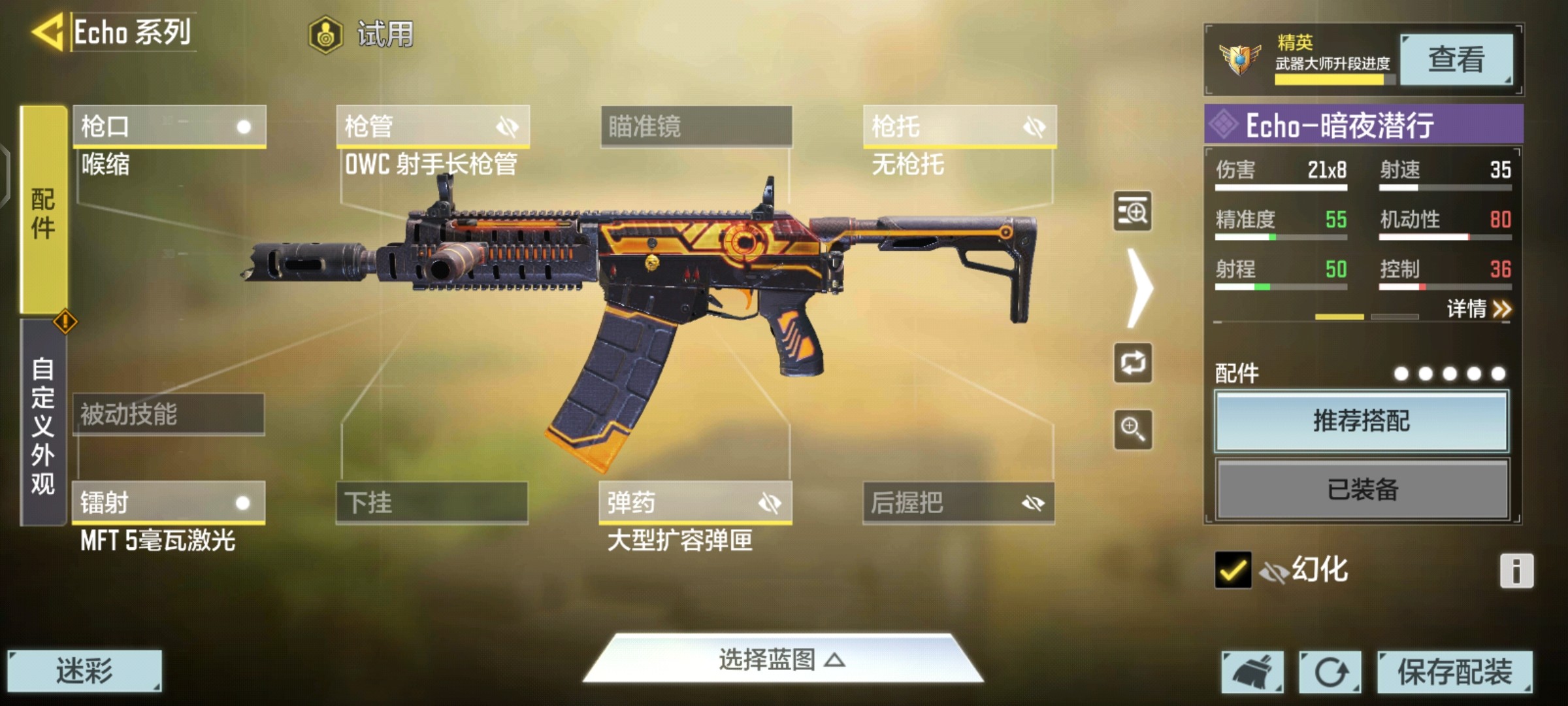This screenshot has height=706, width=1568.
Task: Toggle the 幻化 checkbox
Action: click(x=1233, y=570)
